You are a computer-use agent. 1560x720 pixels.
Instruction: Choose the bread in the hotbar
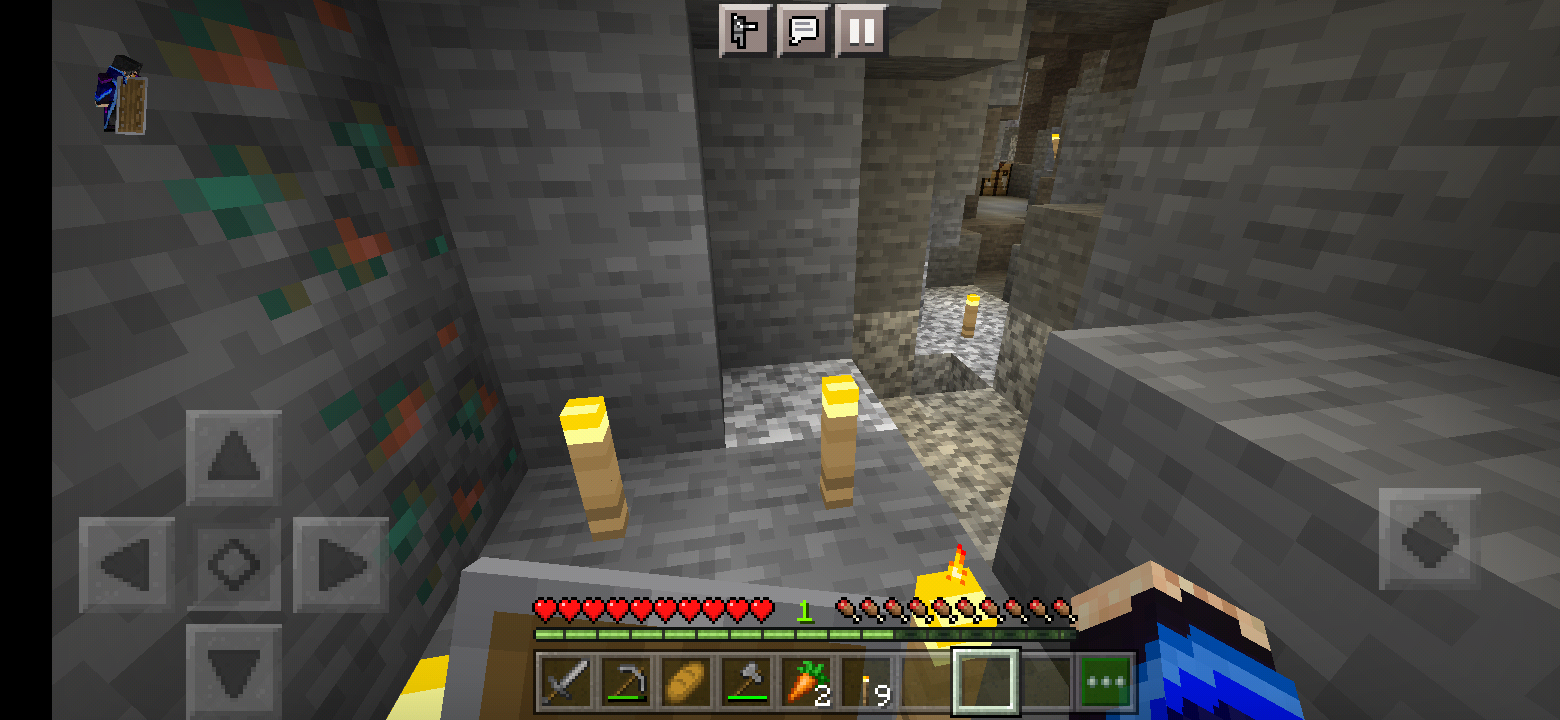click(x=686, y=683)
